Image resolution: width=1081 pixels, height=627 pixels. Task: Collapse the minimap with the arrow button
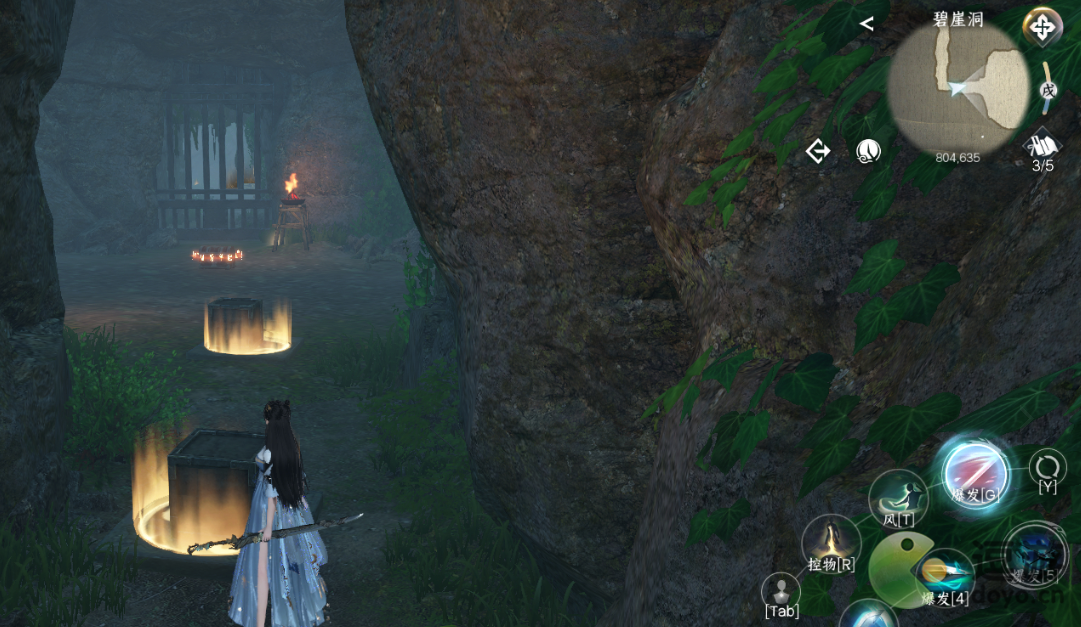coord(866,24)
